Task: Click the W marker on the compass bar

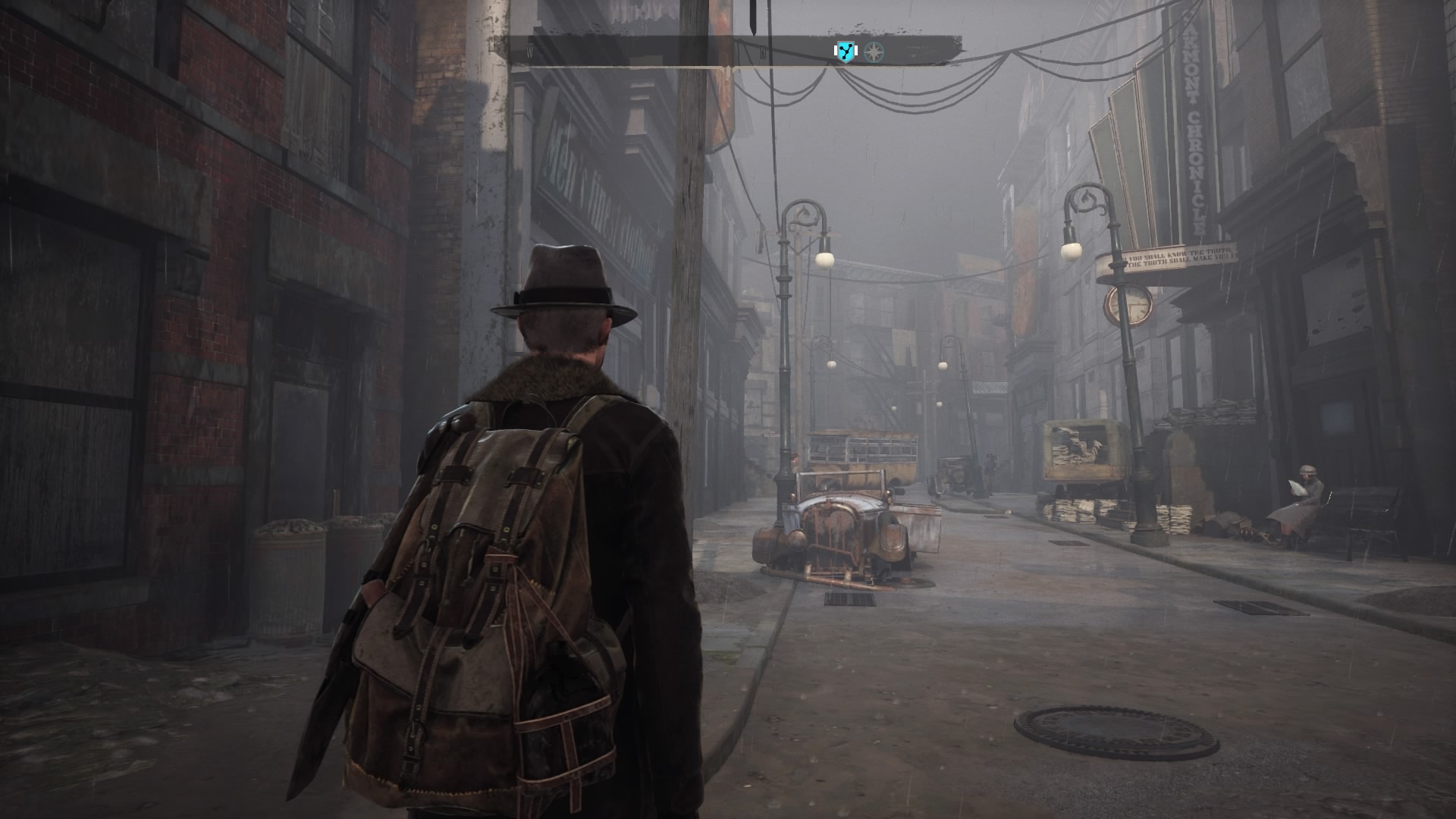Action: click(529, 52)
